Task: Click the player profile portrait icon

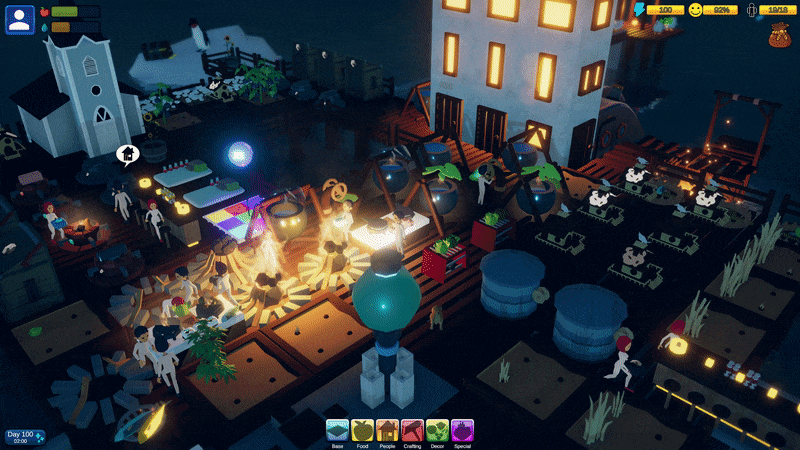Action: point(20,19)
